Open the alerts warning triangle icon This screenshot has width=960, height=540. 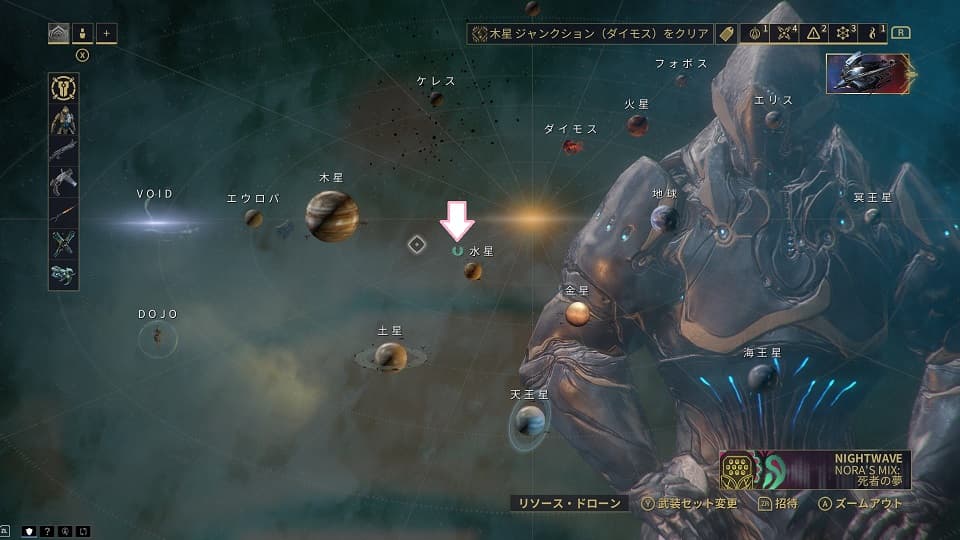[813, 33]
